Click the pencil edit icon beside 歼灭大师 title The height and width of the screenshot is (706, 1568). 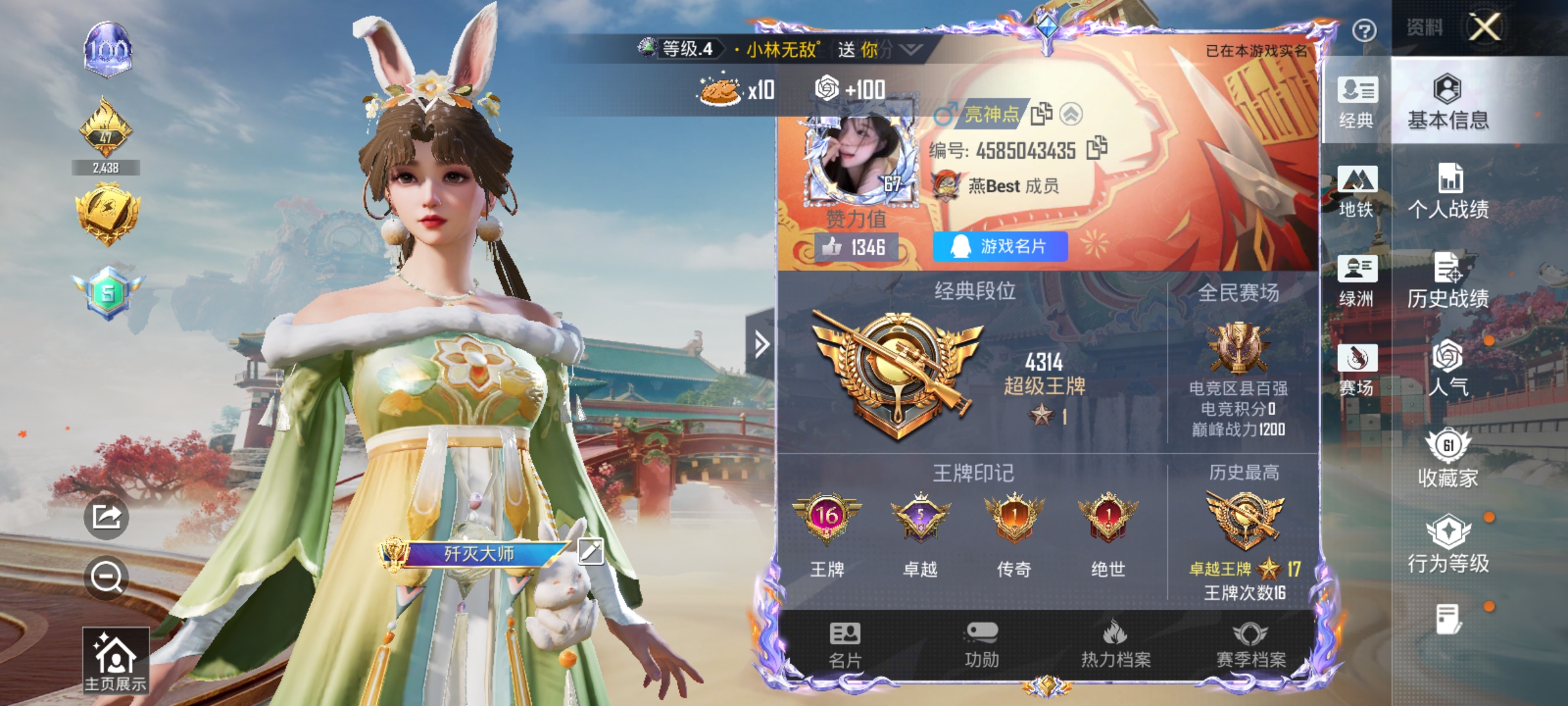(x=589, y=550)
